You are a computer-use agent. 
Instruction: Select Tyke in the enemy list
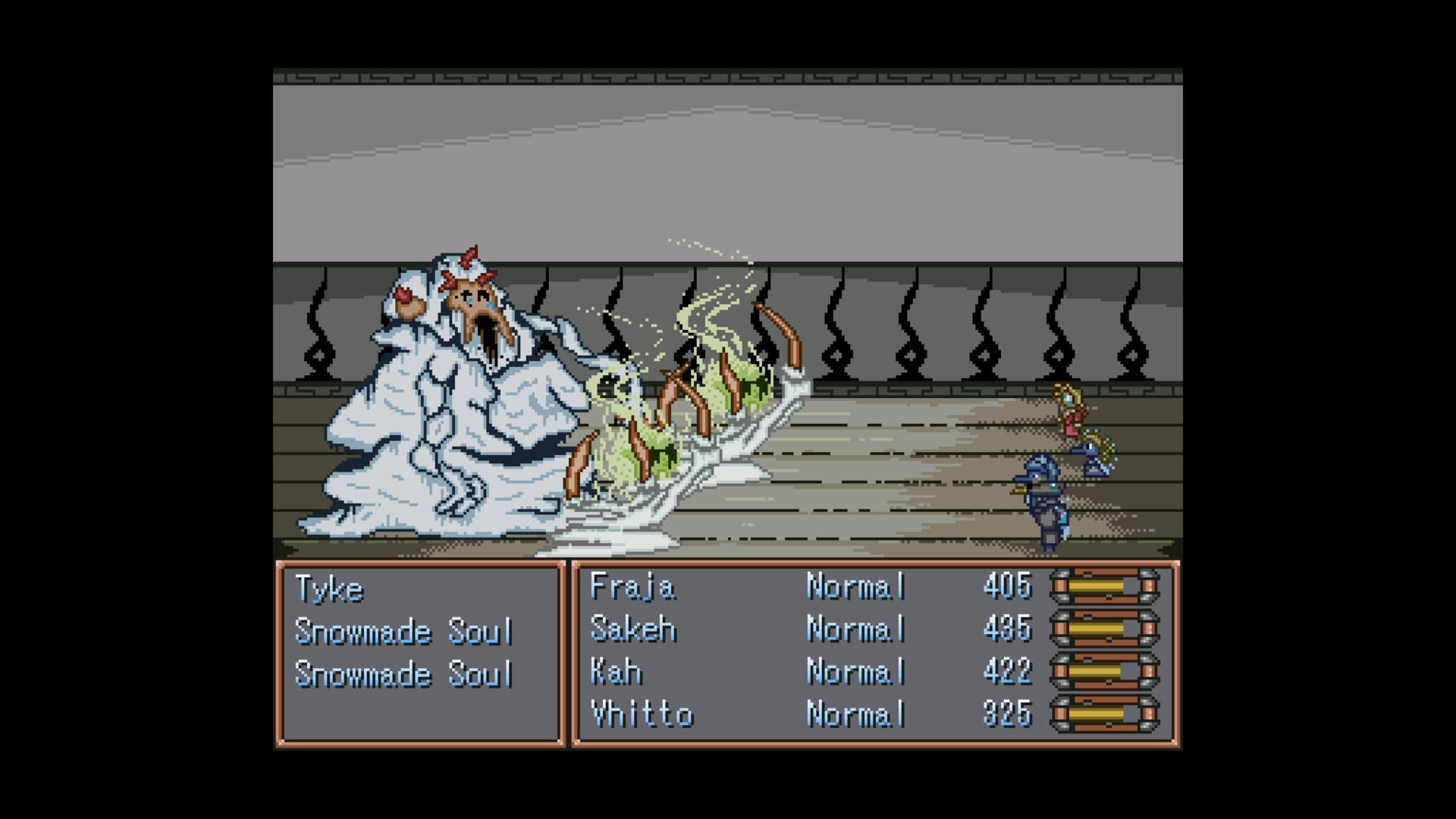click(330, 589)
